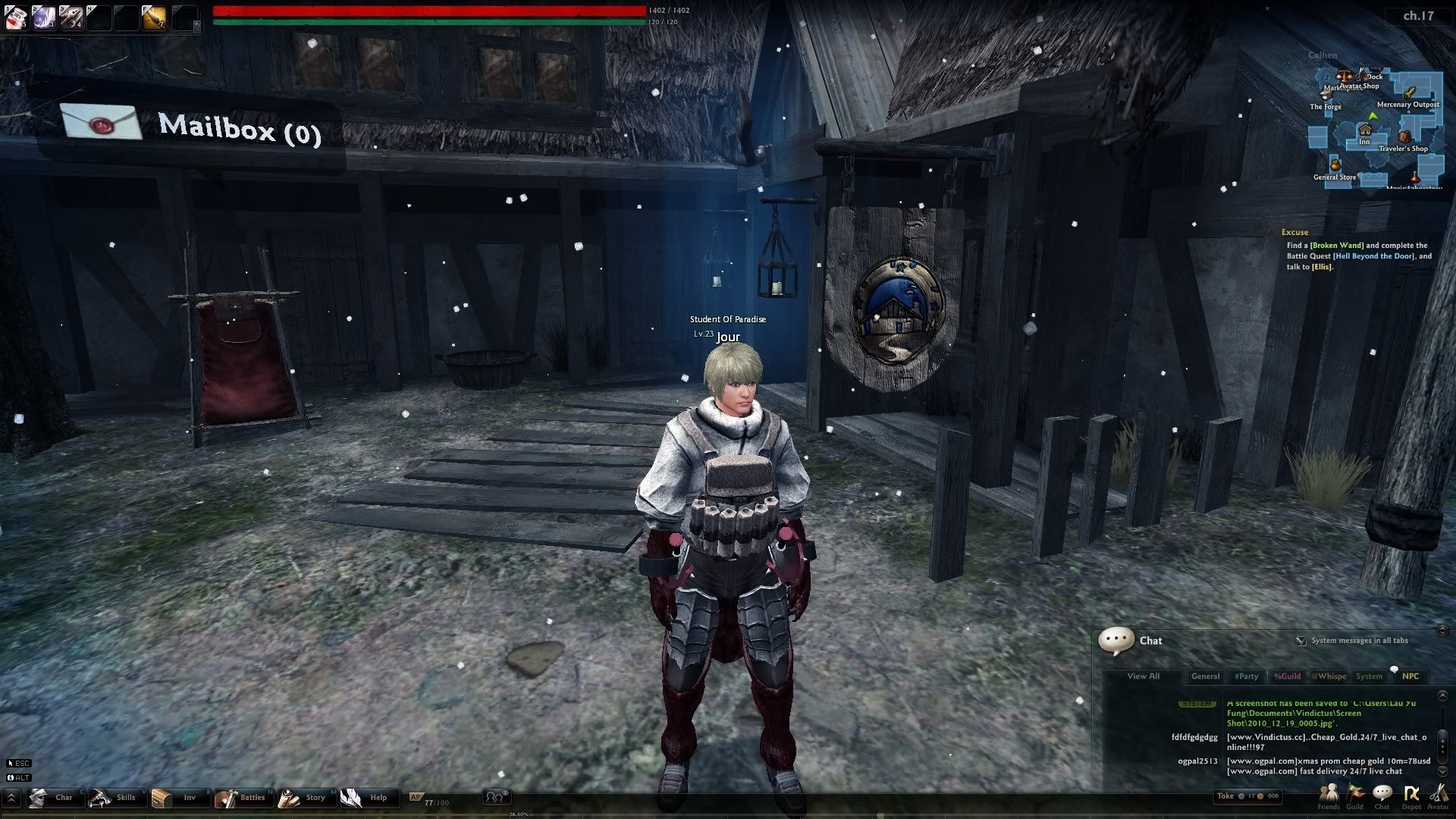Viewport: 1456px width, 819px height.
Task: Switch to the %Guild chat tab
Action: point(1287,676)
